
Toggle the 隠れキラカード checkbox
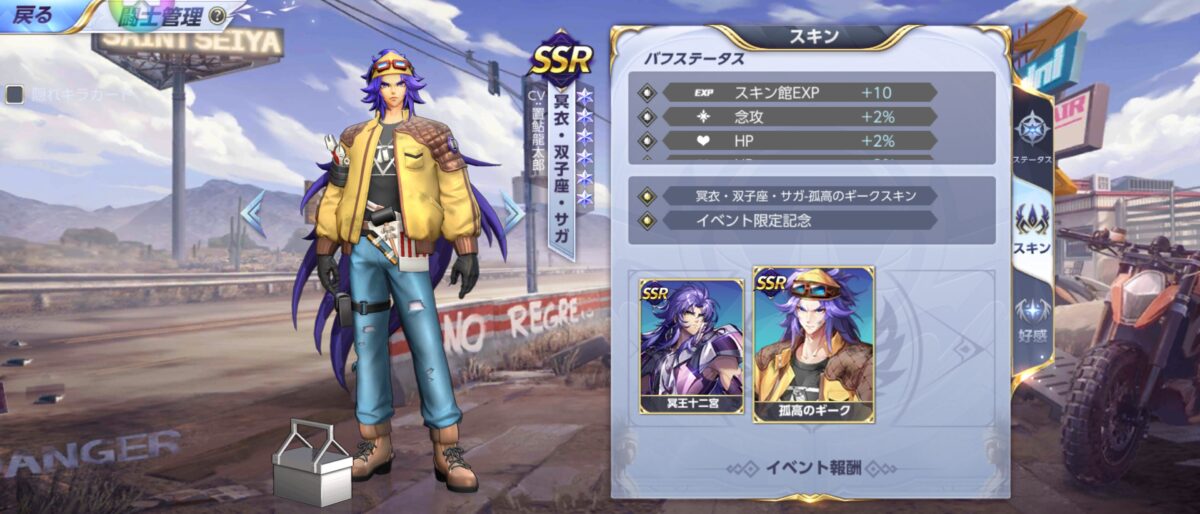tap(15, 94)
